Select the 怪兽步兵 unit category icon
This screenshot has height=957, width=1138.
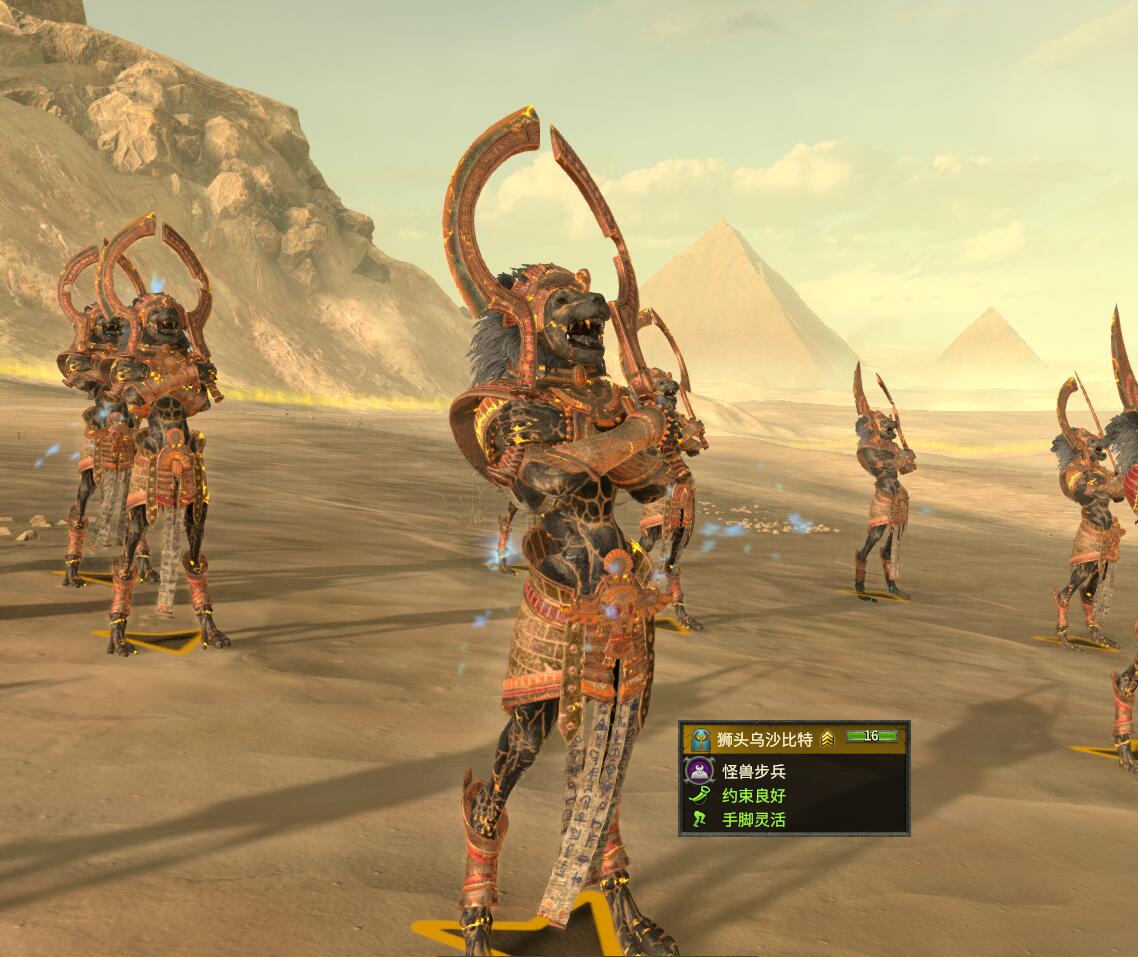(699, 771)
